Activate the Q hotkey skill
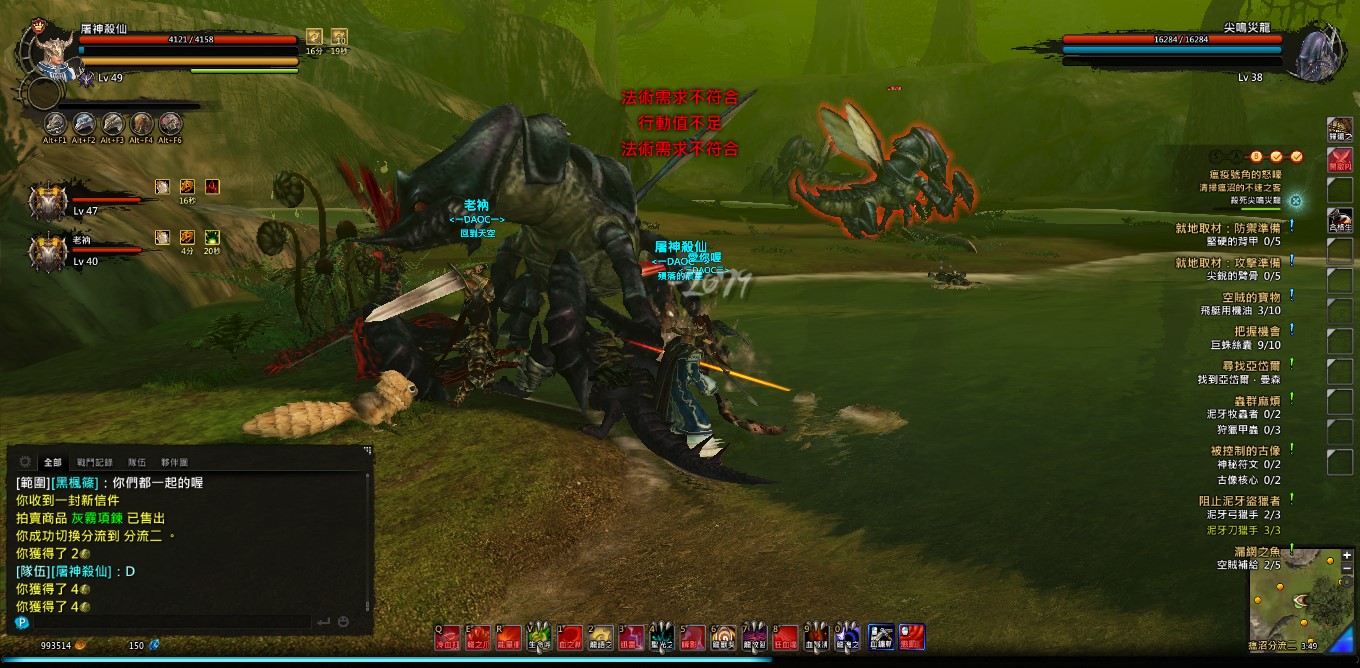 coord(448,637)
